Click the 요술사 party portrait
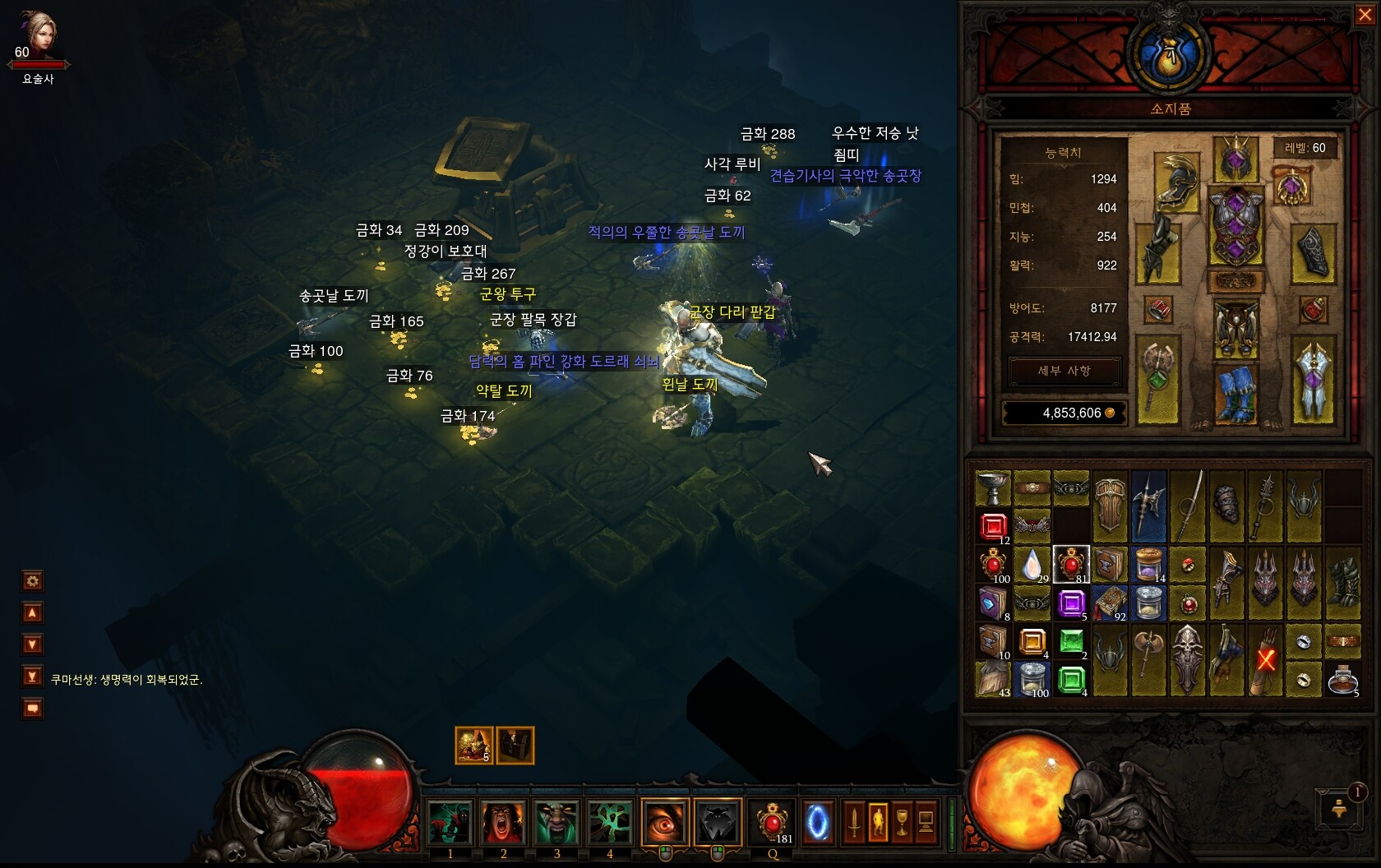The height and width of the screenshot is (868, 1381). [38, 37]
